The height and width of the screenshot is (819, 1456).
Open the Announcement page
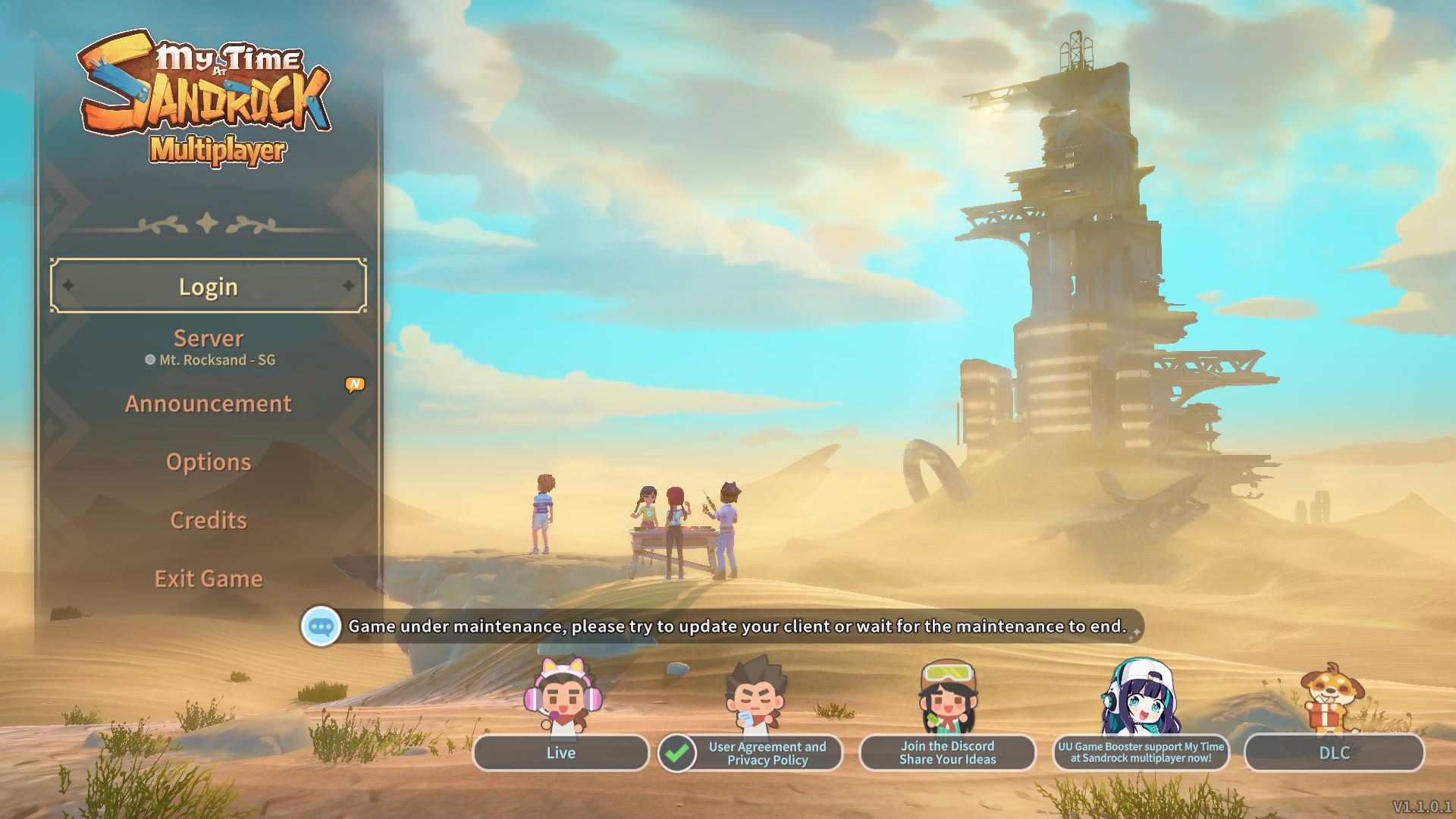209,403
